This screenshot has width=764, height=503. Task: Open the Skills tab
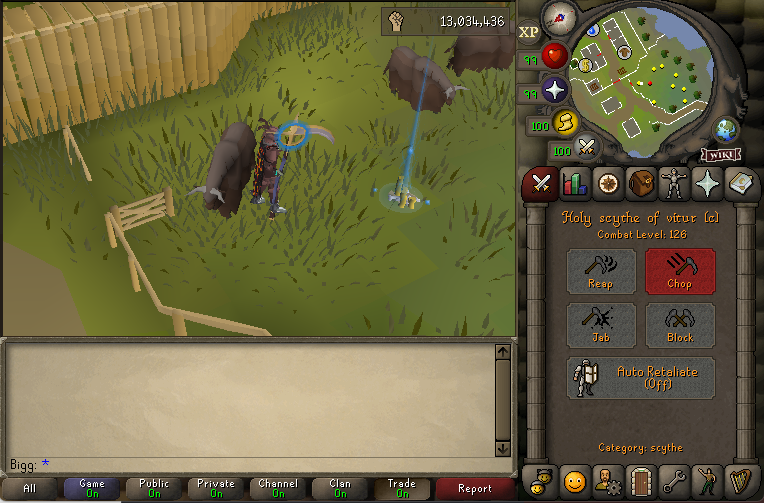(575, 184)
